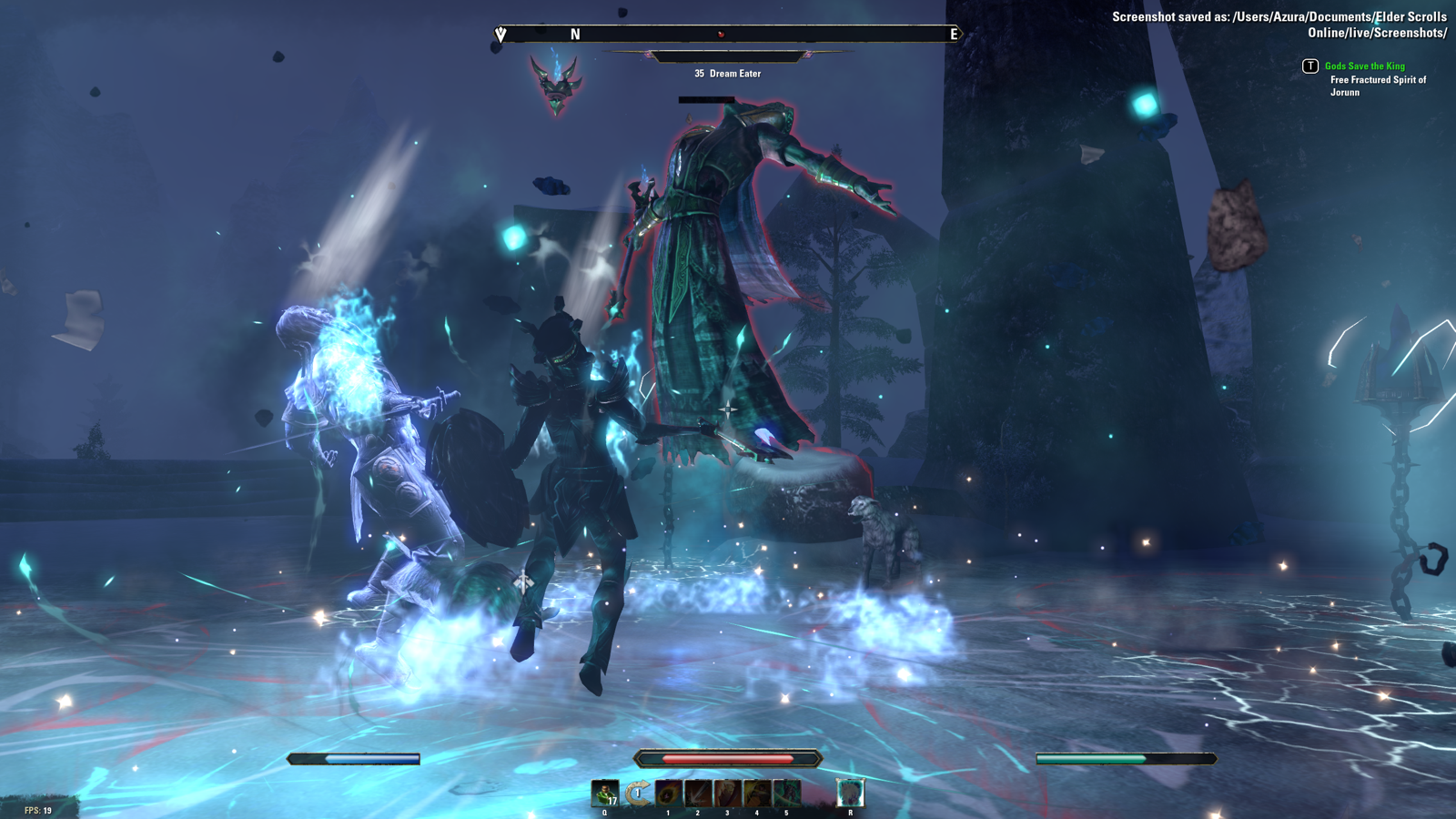Activate the weapon strike ability in slot 2
Screen dimensions: 1456x819
click(698, 794)
